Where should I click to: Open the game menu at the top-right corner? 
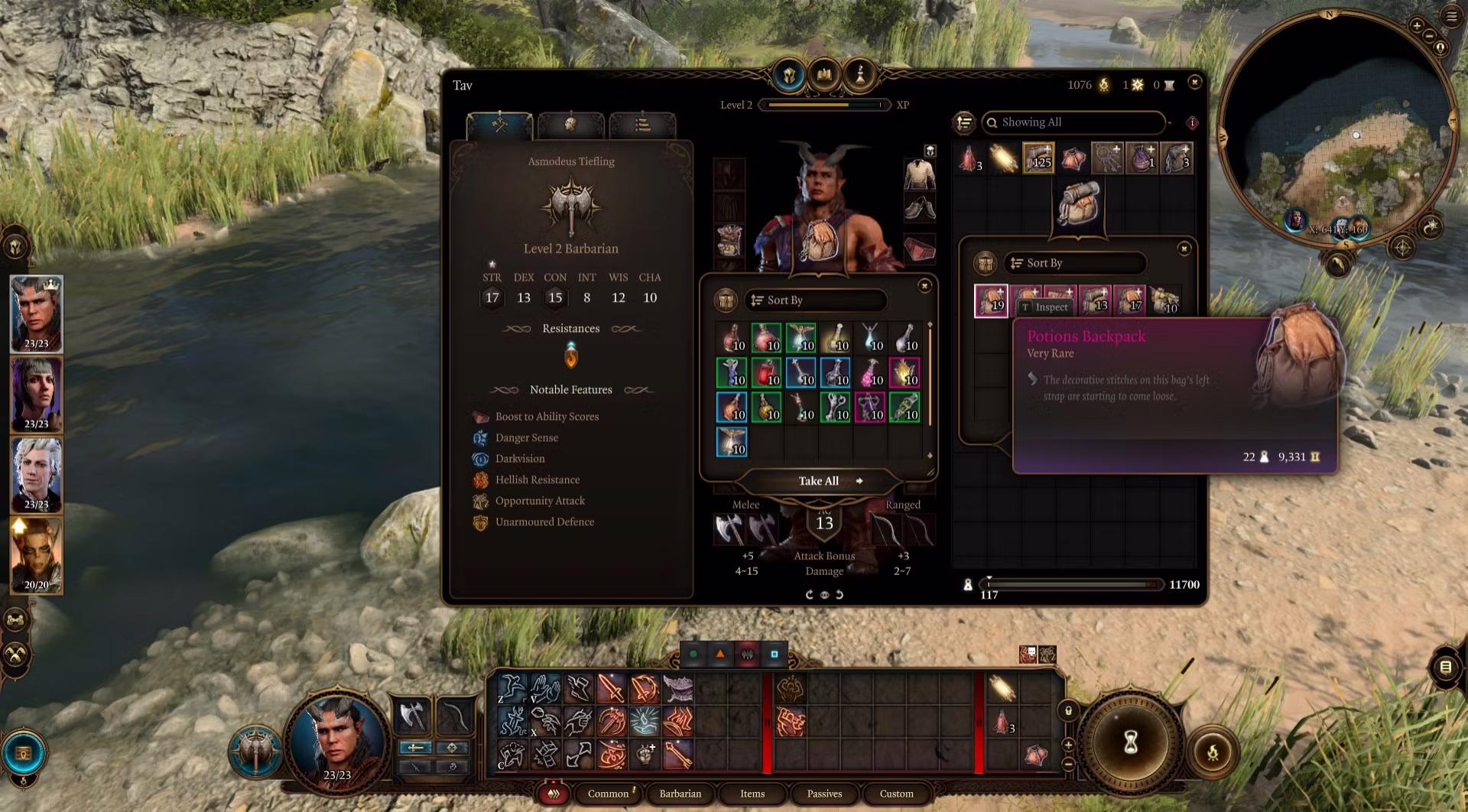tap(1451, 16)
